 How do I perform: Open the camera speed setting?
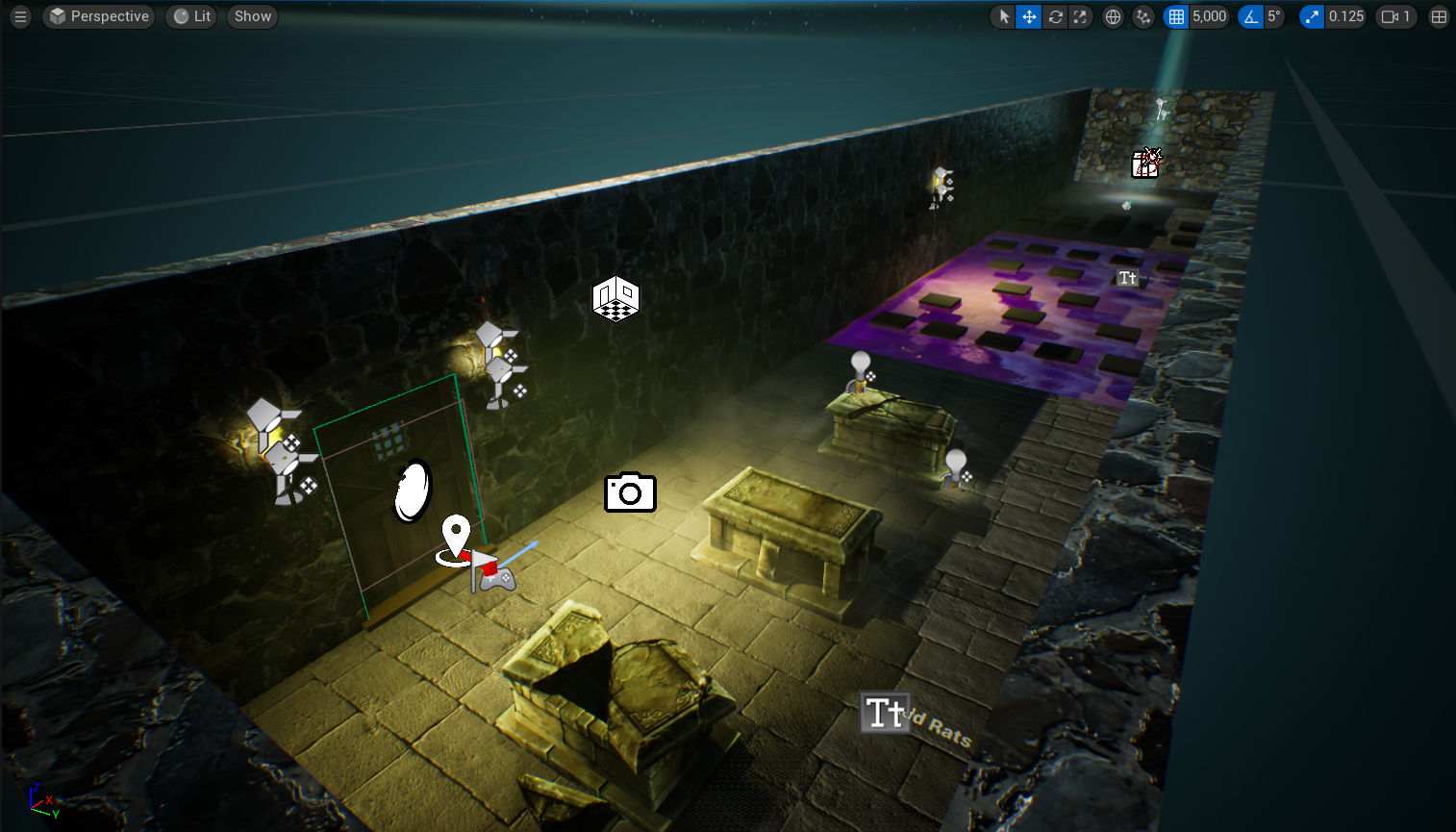click(1395, 16)
